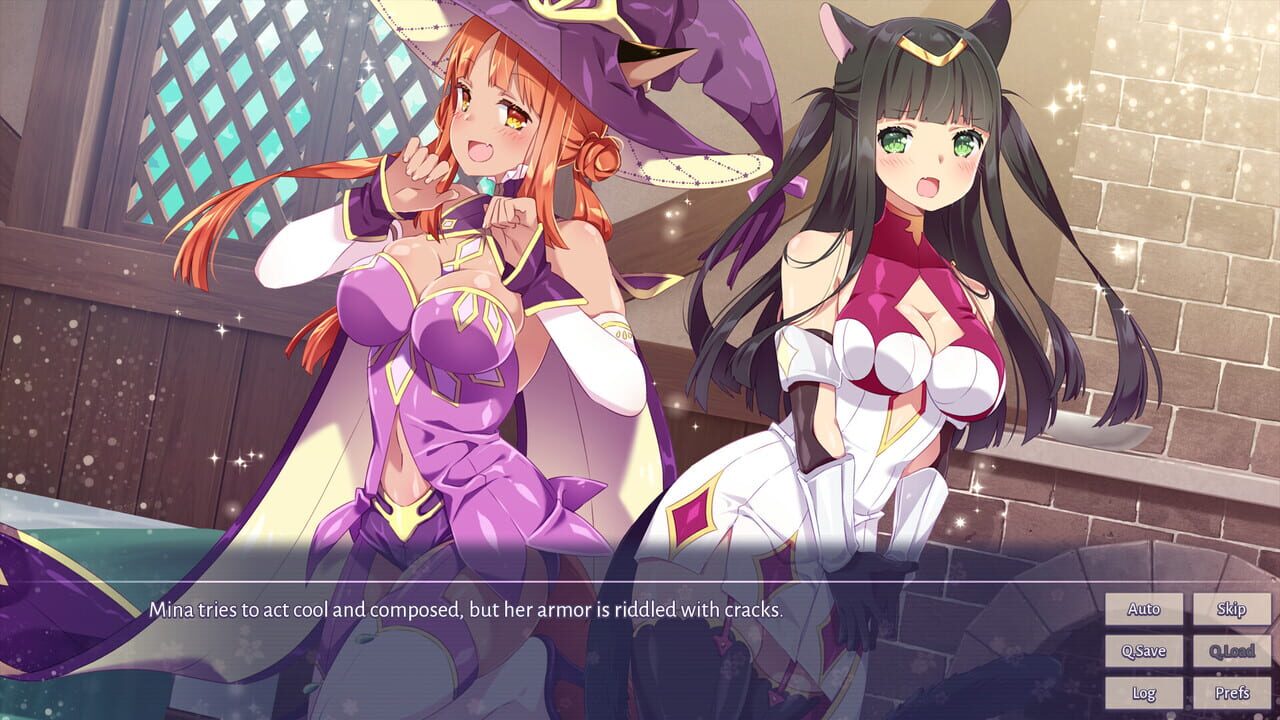The height and width of the screenshot is (720, 1280).
Task: Click the Q.Save label in the quick menu
Action: (x=1142, y=650)
